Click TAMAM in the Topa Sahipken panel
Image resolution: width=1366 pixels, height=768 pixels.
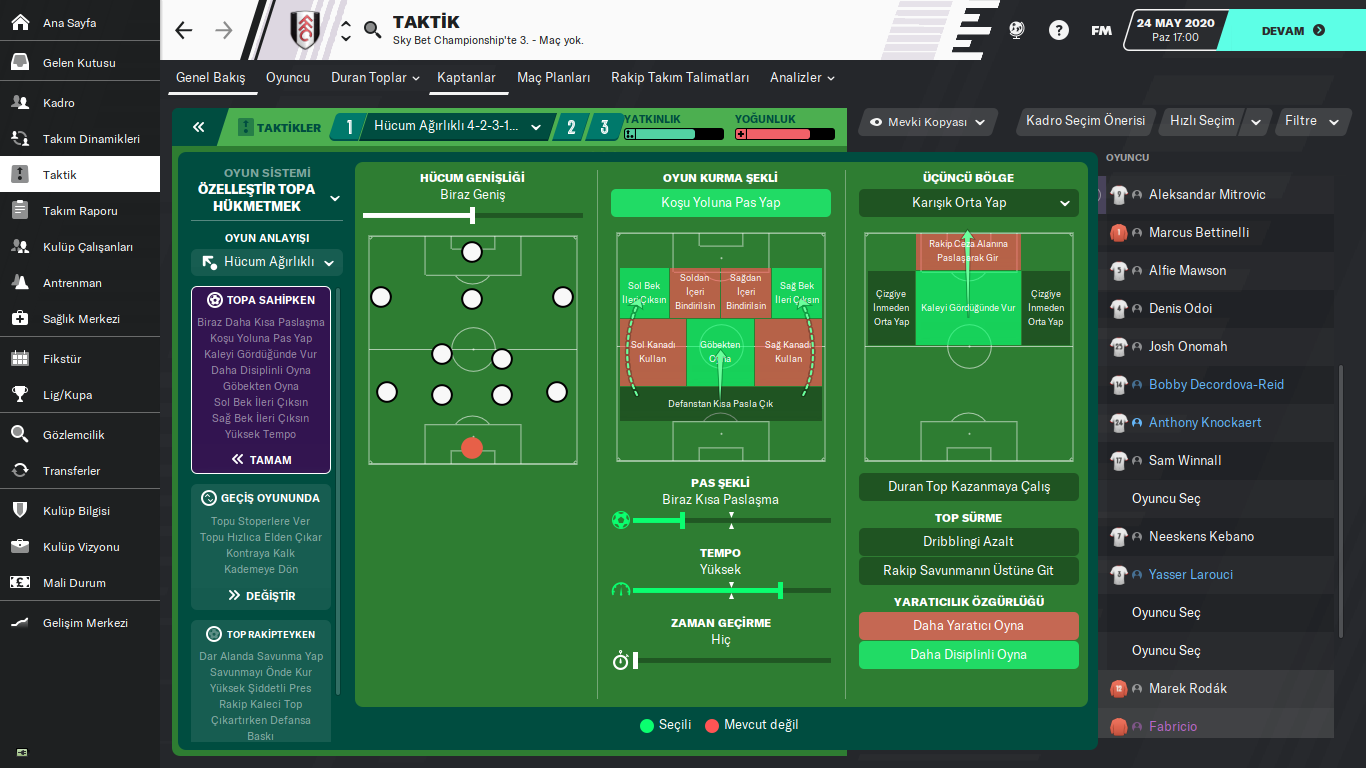(x=261, y=460)
